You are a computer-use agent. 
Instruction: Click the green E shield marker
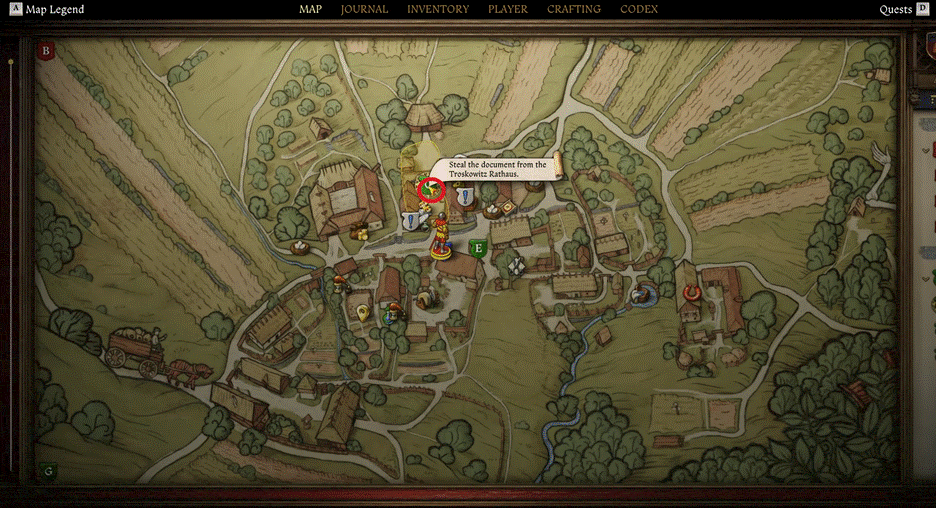pos(478,247)
